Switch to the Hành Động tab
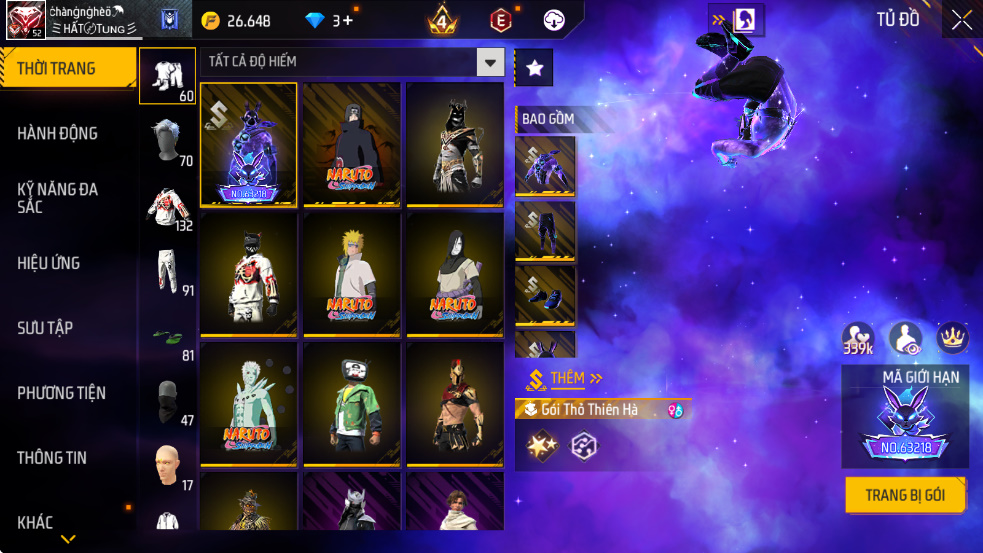The height and width of the screenshot is (553, 983). [x=57, y=133]
